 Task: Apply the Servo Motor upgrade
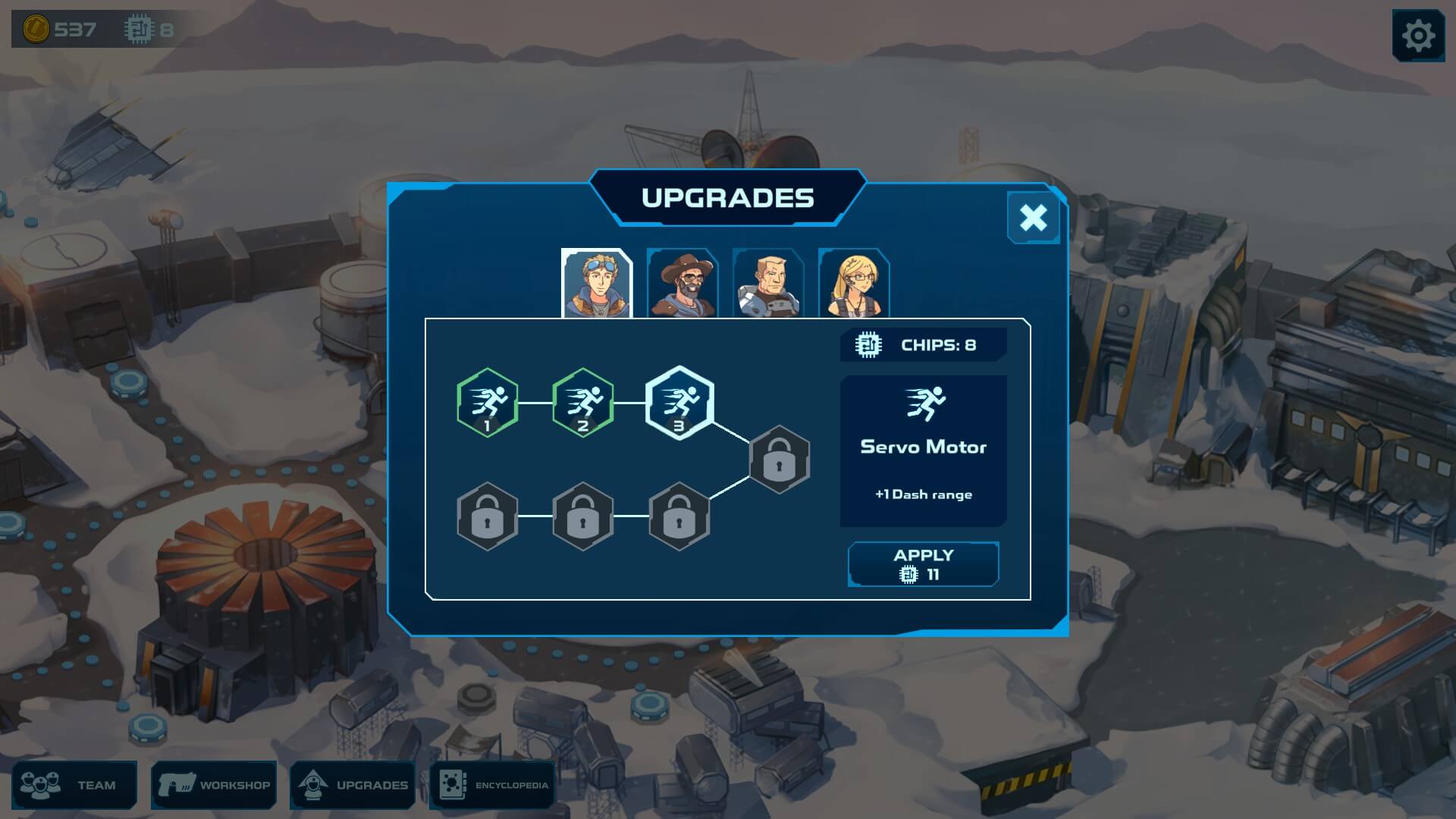click(923, 564)
